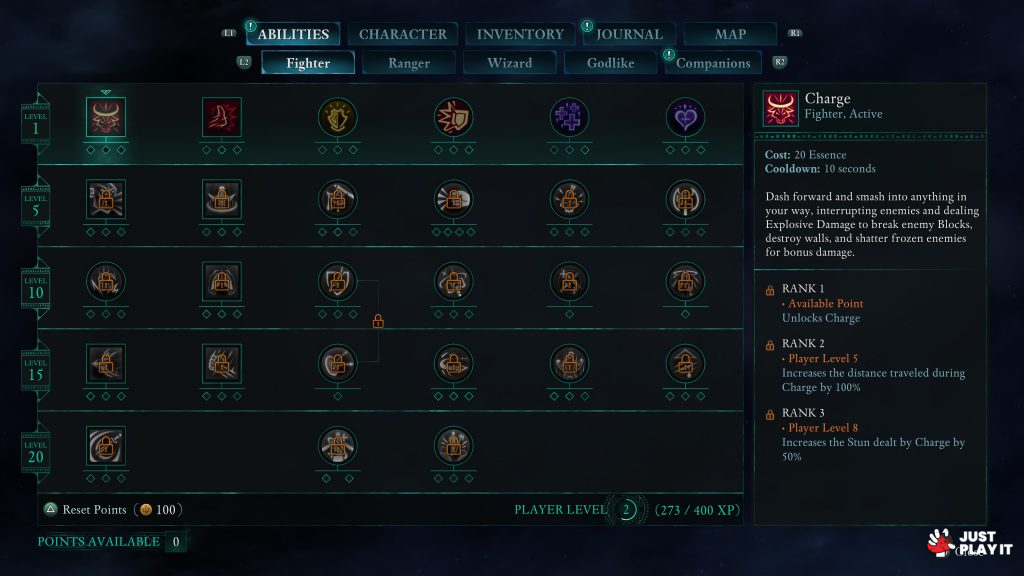This screenshot has height=576, width=1024.
Task: Select the Abilities tab
Action: click(293, 34)
